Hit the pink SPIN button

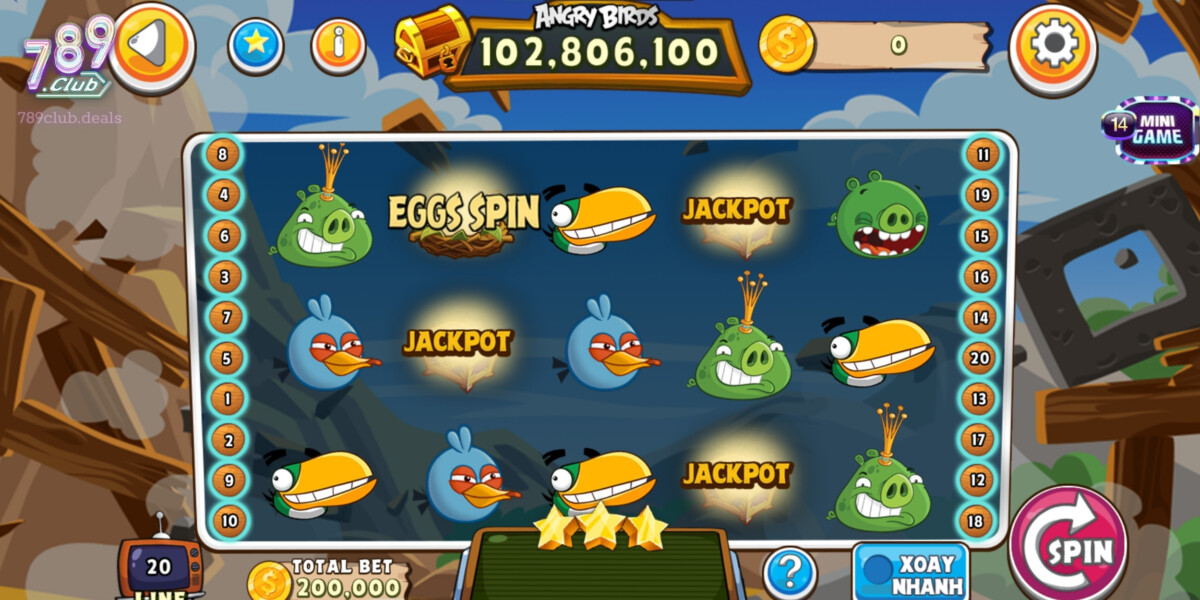click(x=1066, y=549)
